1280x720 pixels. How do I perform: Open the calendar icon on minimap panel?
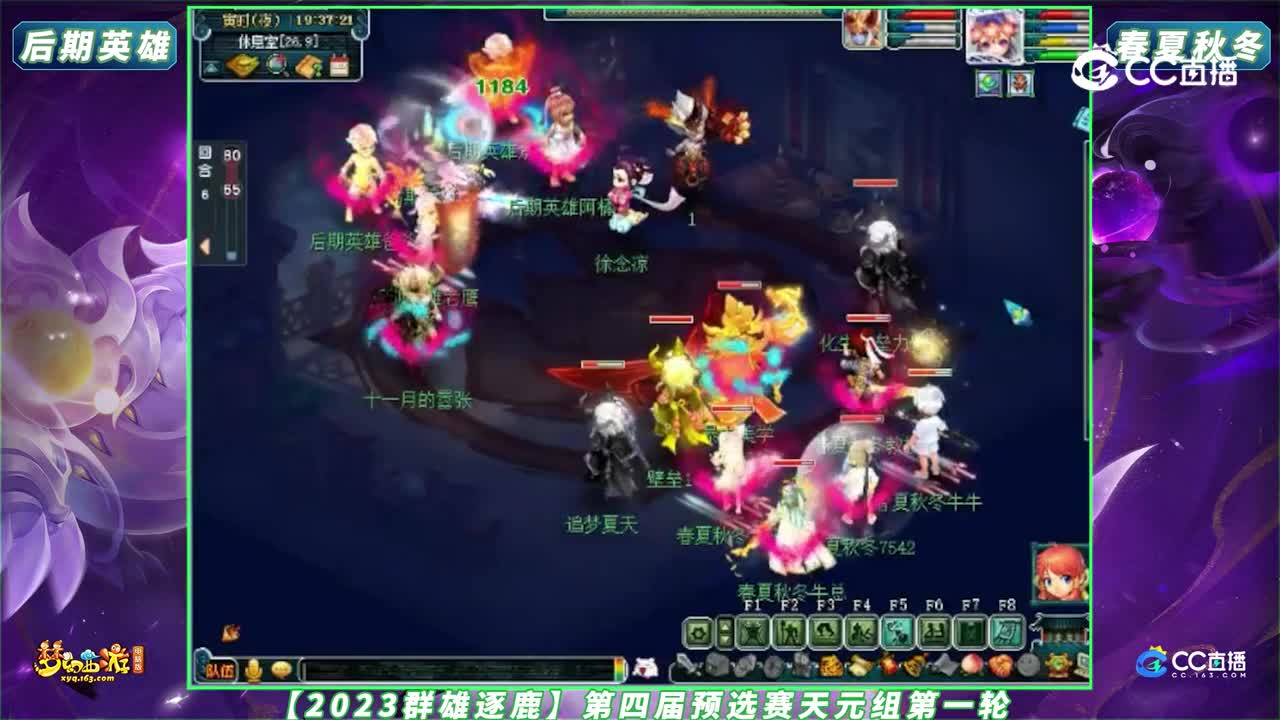click(x=339, y=63)
